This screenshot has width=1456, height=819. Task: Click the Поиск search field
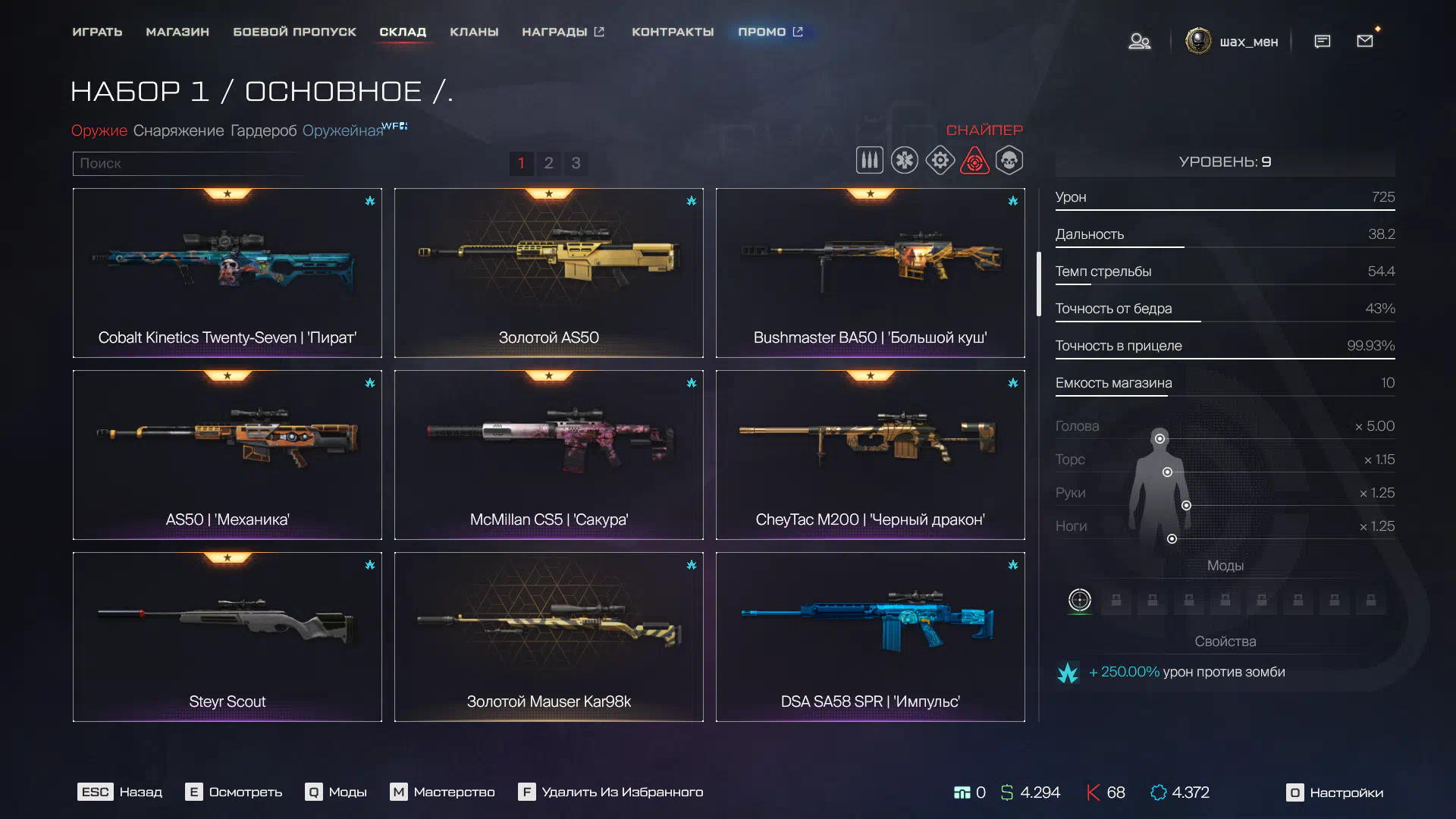(186, 163)
